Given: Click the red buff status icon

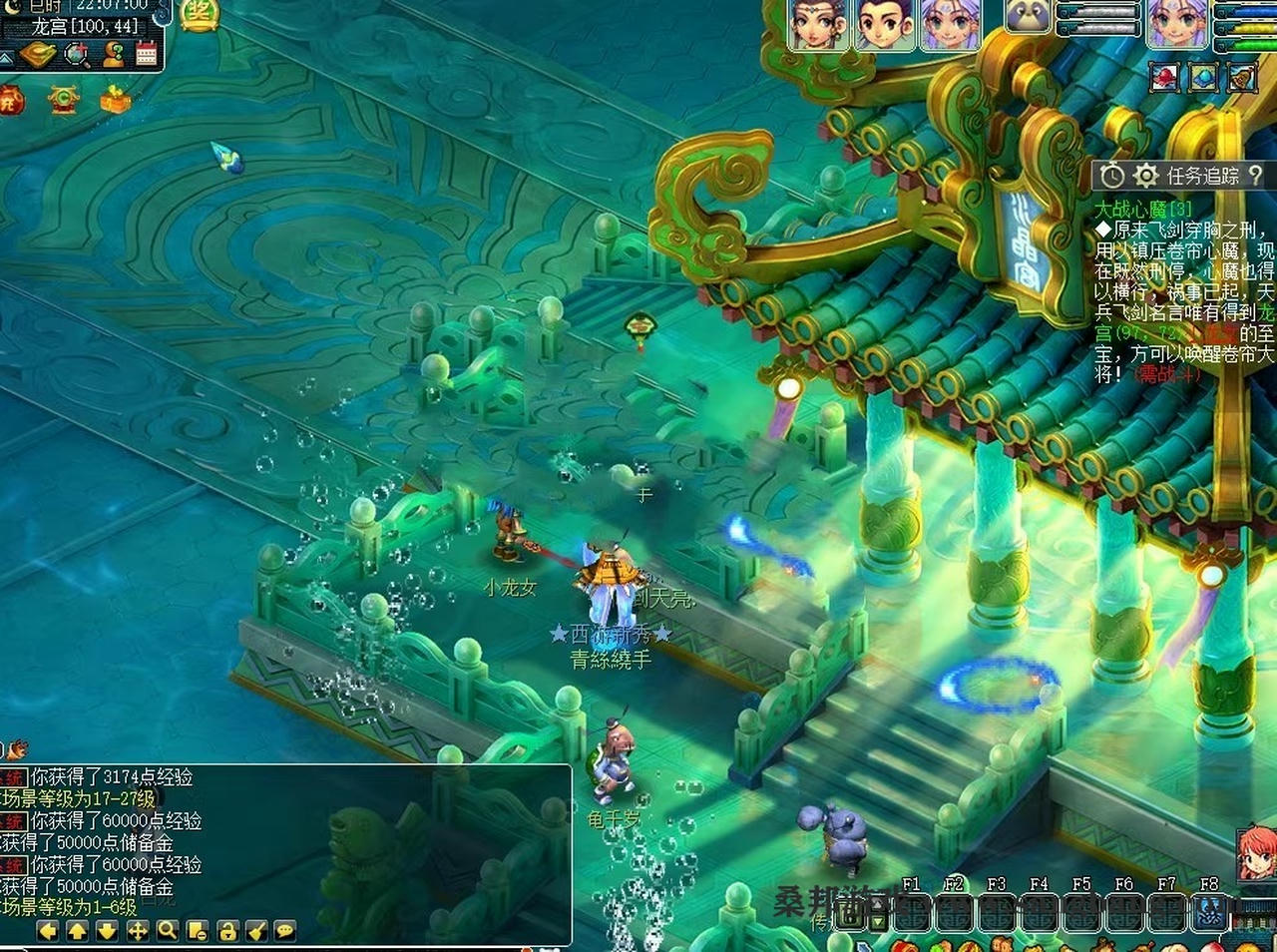Looking at the screenshot, I should [x=1164, y=77].
